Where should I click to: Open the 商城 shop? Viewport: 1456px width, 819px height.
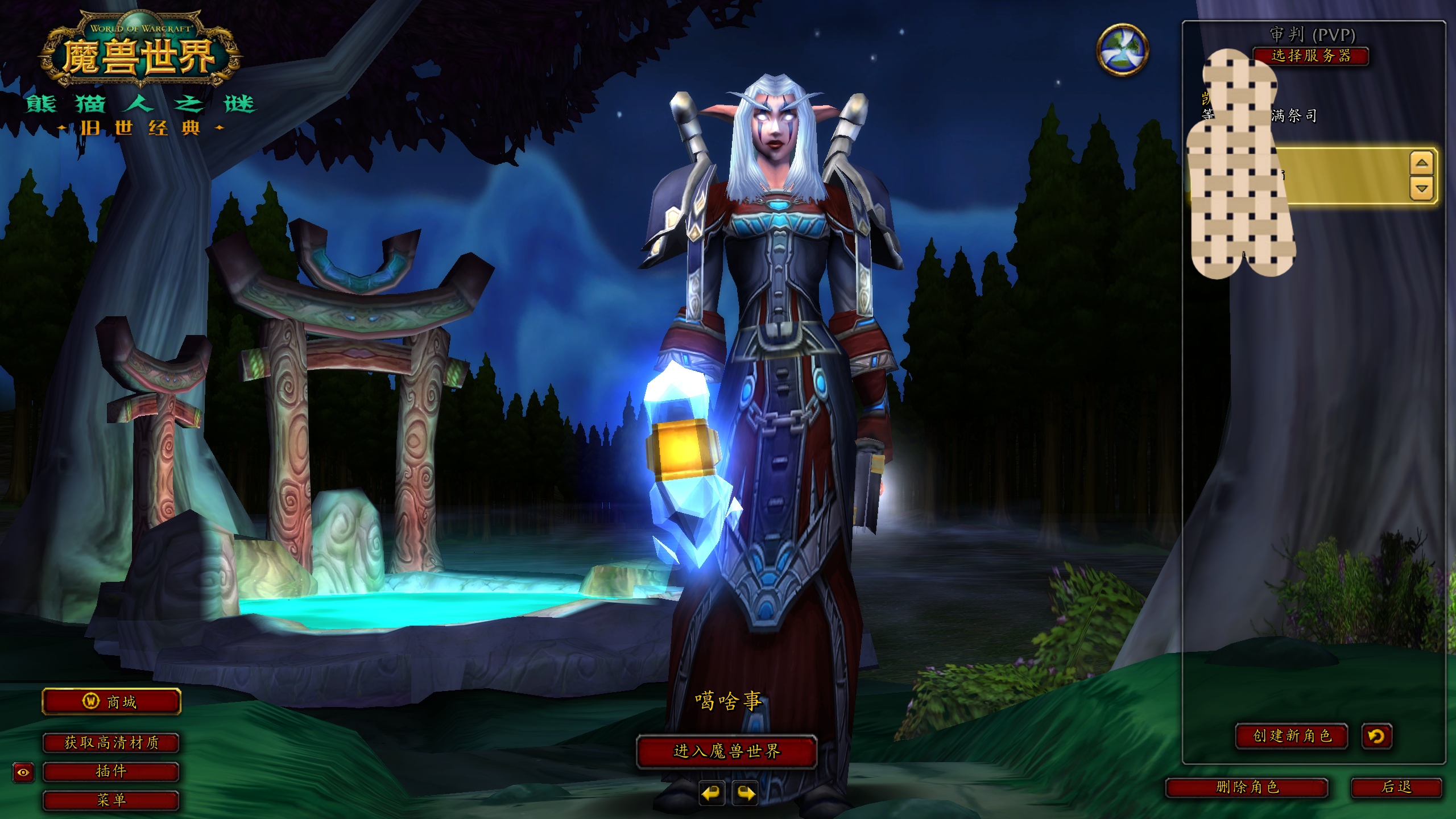111,702
